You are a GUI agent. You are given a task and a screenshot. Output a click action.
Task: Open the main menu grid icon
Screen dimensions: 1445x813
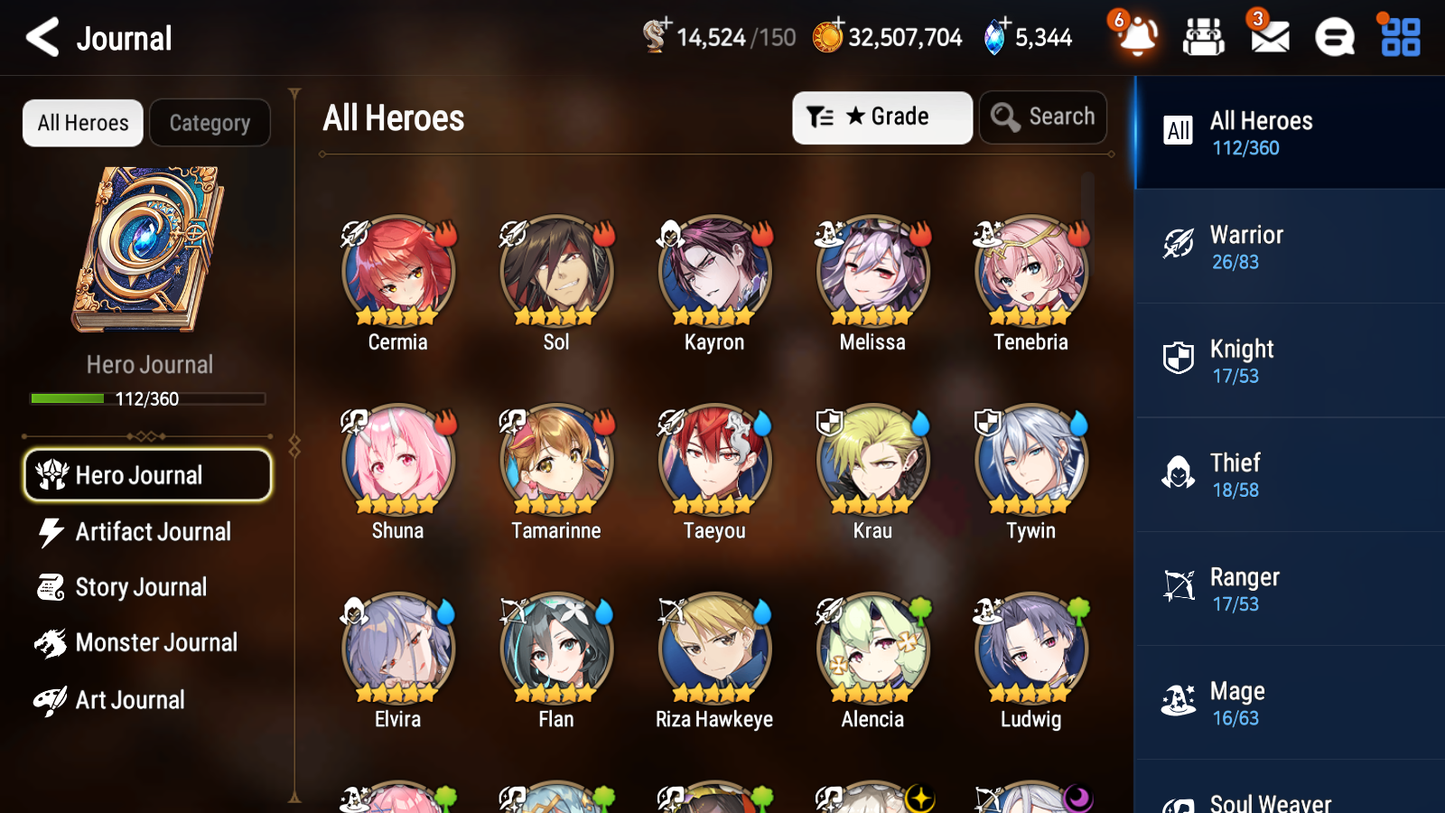[1399, 36]
